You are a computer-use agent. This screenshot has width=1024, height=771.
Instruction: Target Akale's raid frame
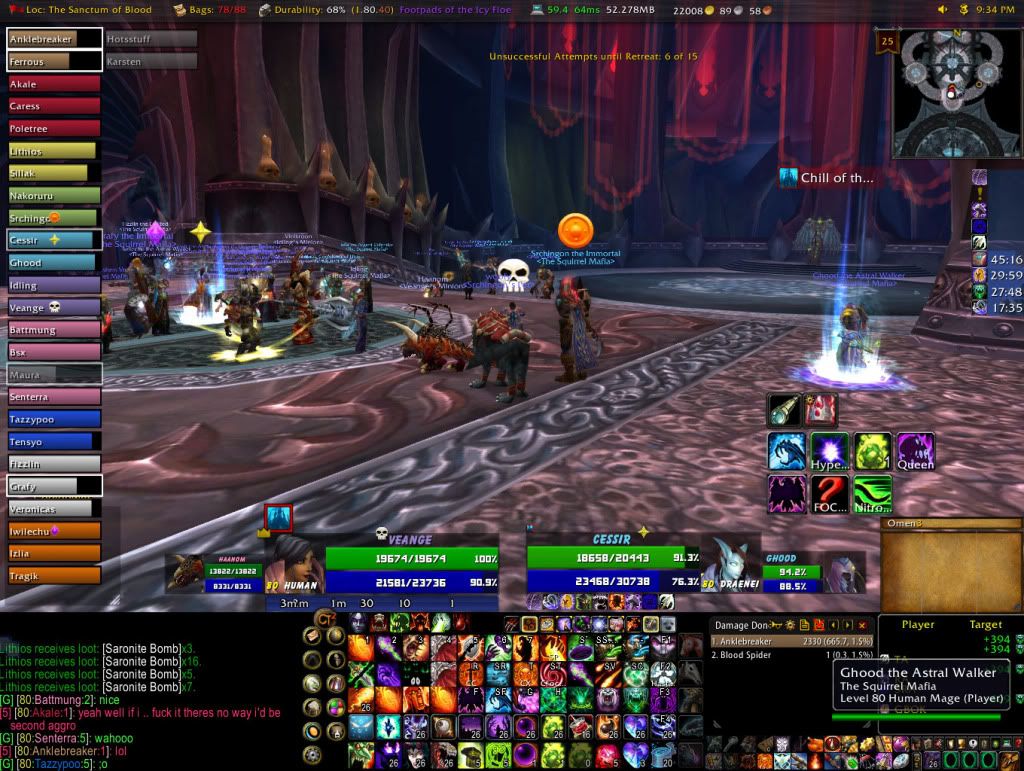[x=54, y=85]
